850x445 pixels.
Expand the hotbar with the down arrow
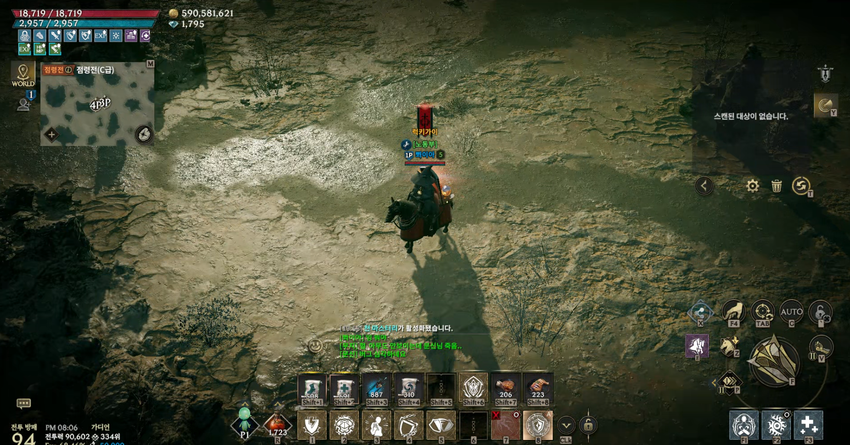(x=566, y=425)
